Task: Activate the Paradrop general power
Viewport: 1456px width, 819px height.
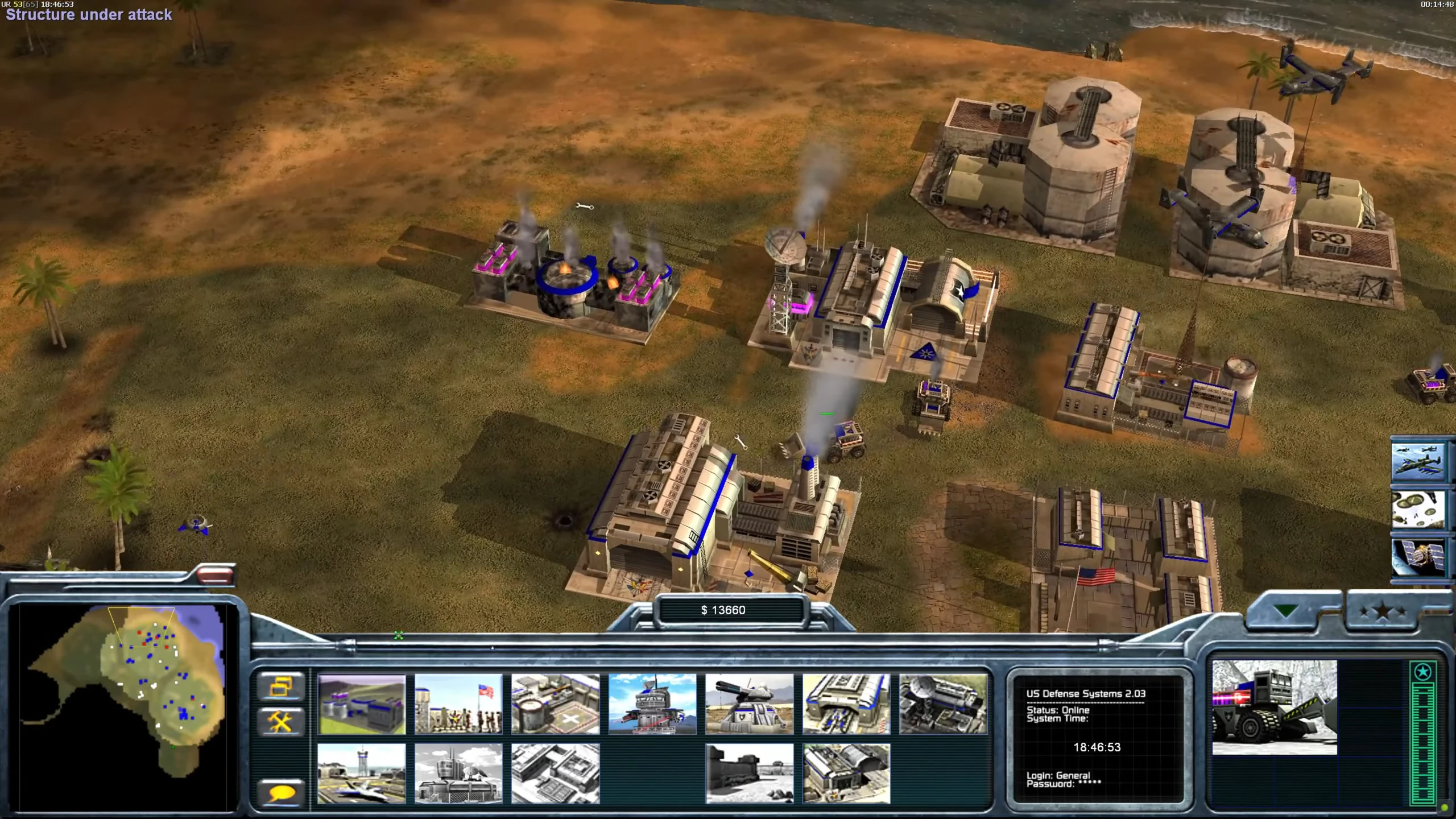Action: [1418, 510]
